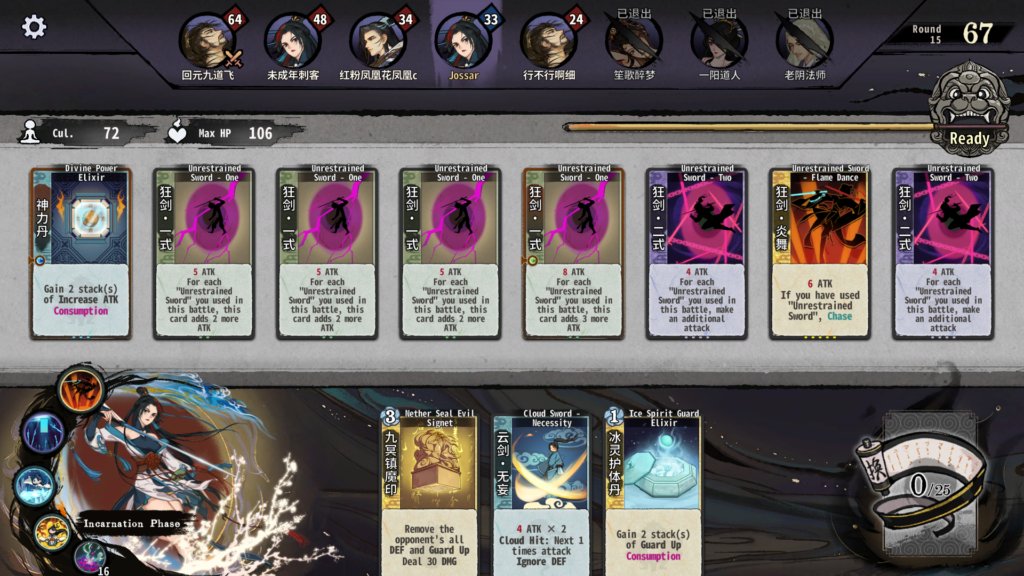Select the Nether Seal Evil Signet card

[428, 492]
